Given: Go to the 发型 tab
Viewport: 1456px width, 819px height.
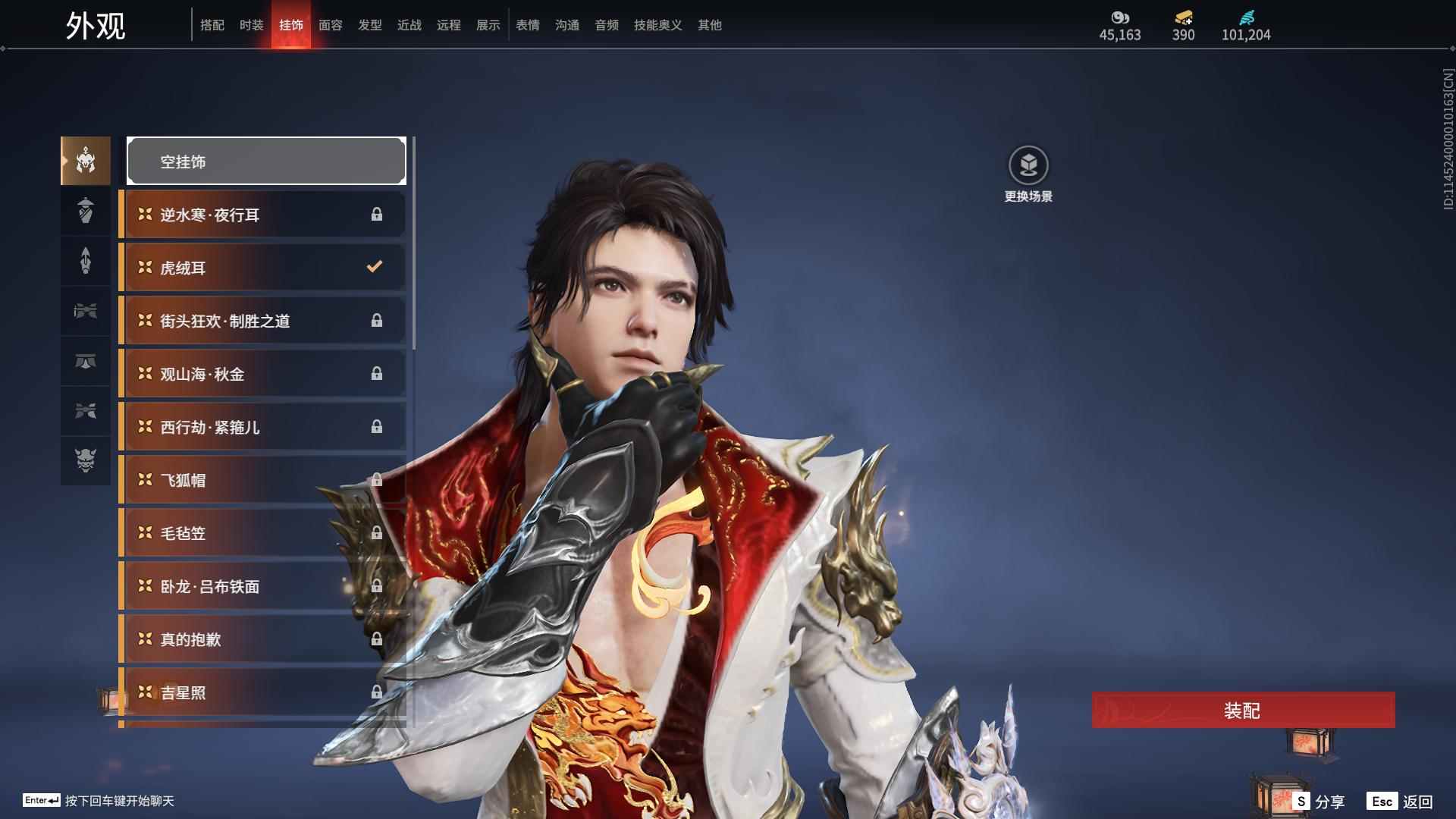Looking at the screenshot, I should (x=369, y=25).
